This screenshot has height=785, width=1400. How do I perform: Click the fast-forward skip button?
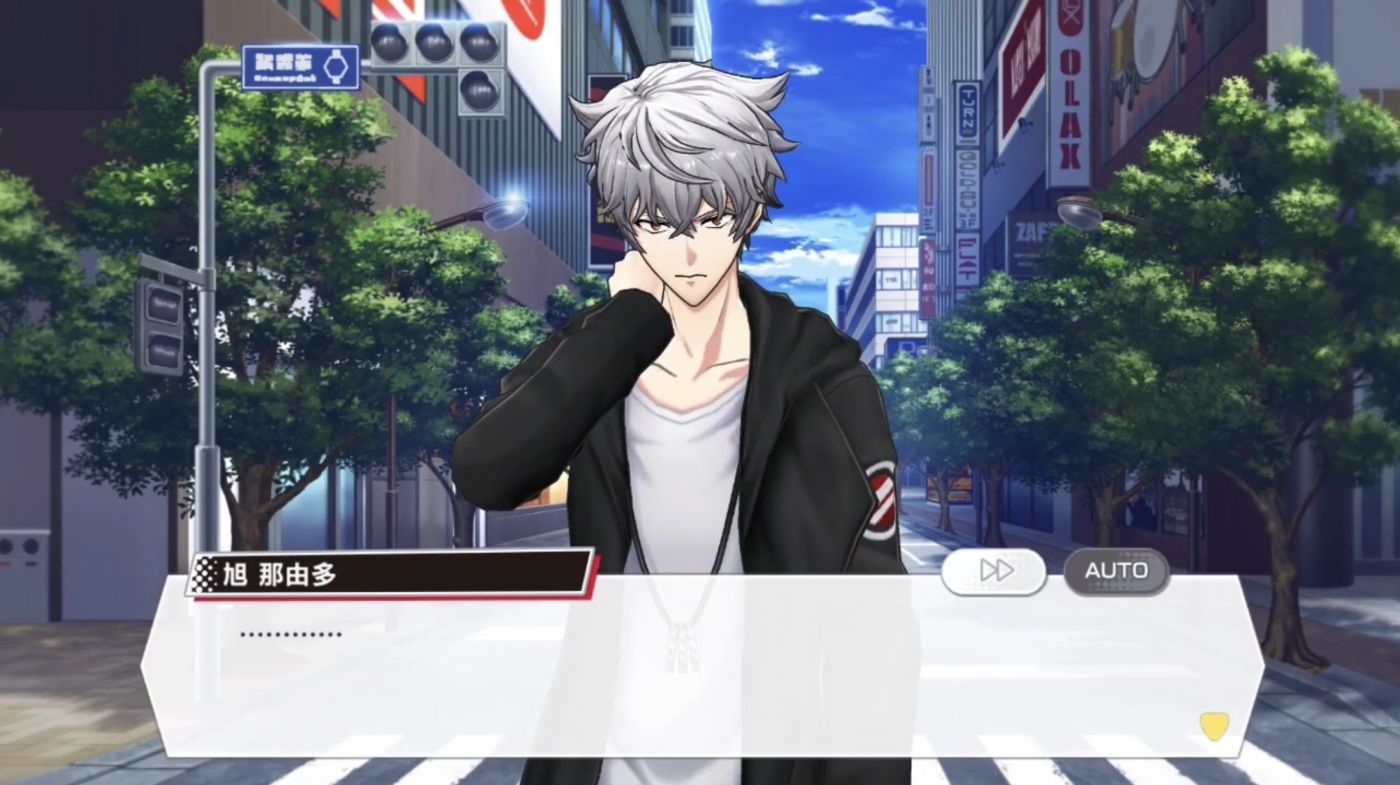pyautogui.click(x=994, y=571)
